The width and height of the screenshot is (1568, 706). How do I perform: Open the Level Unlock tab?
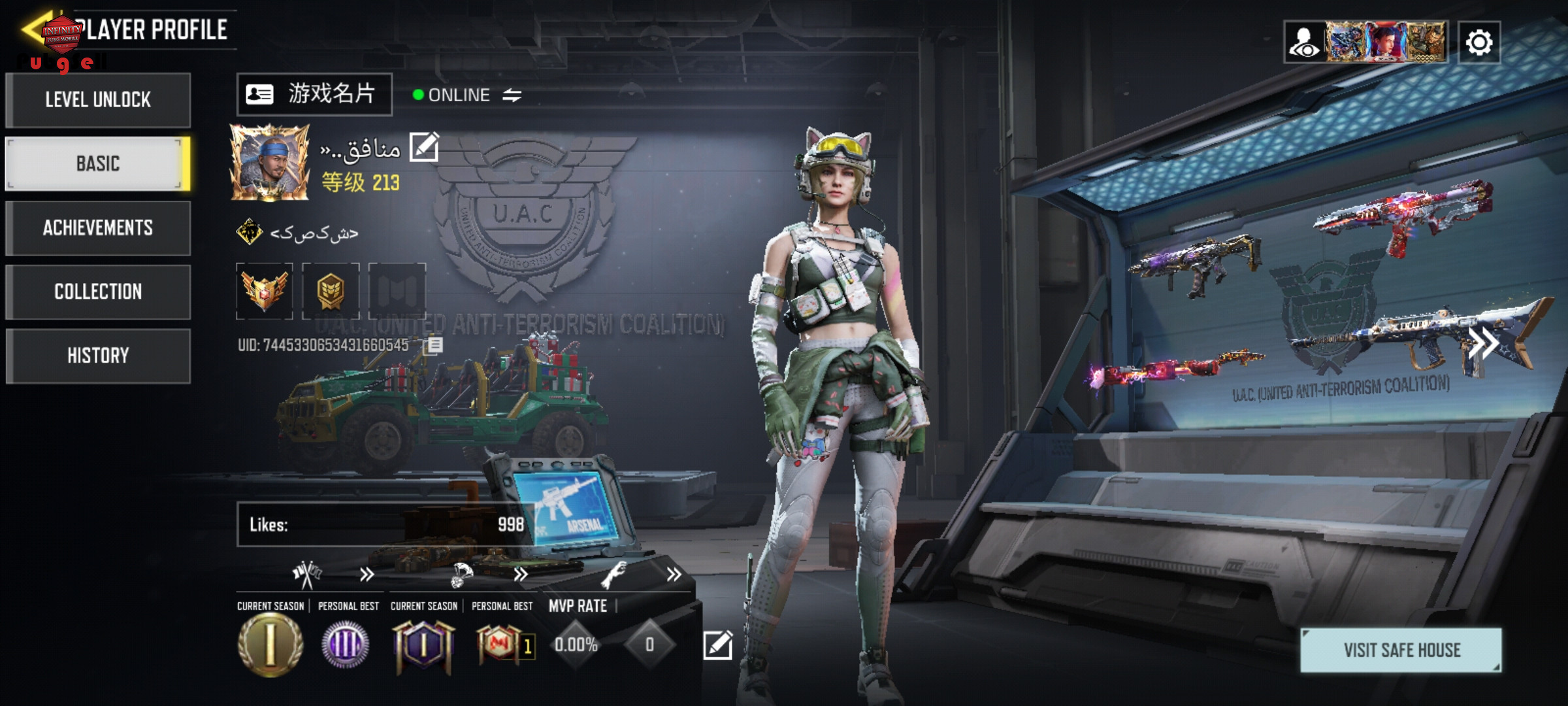98,100
